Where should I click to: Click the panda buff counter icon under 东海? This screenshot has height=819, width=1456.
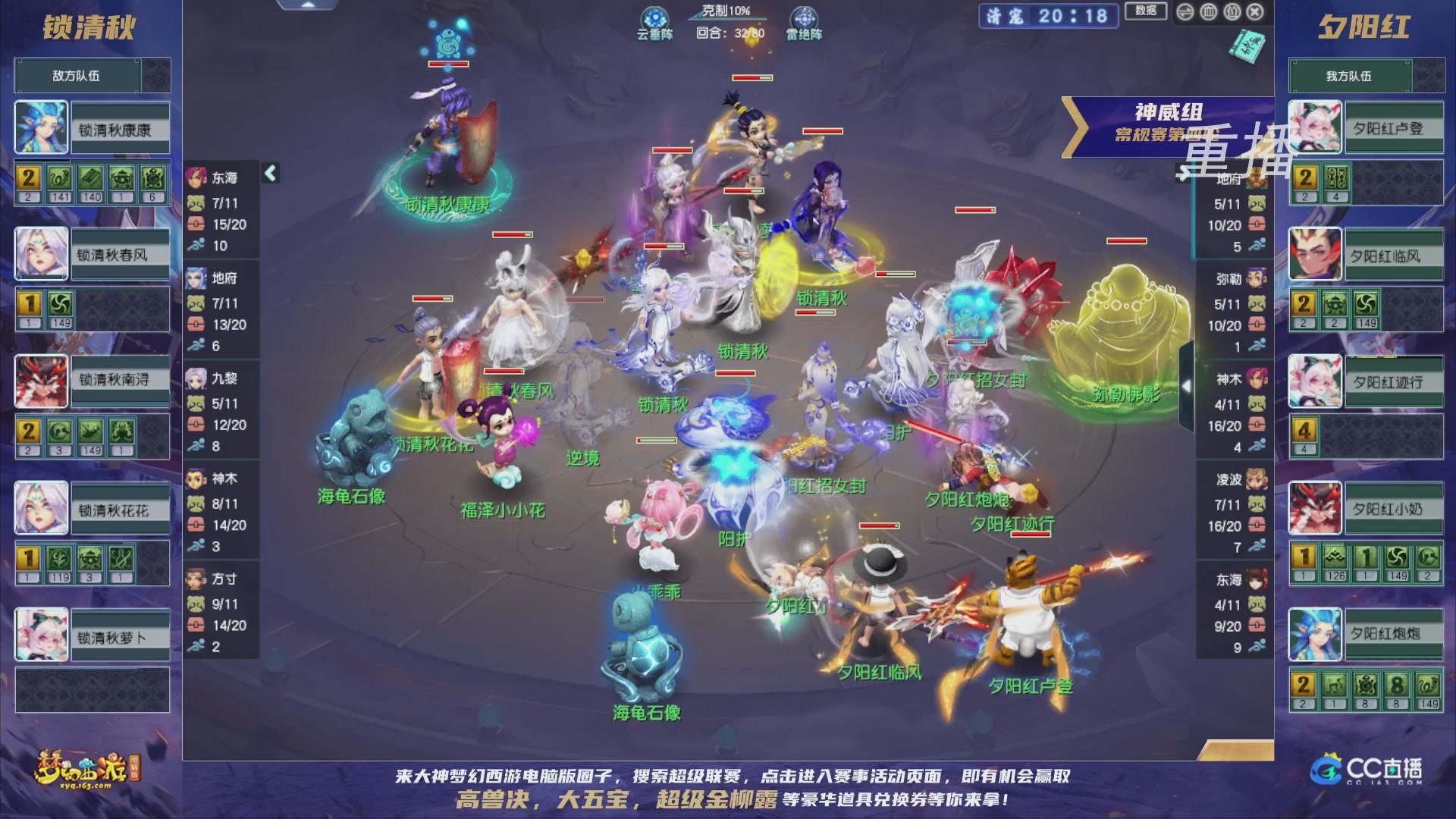click(195, 202)
